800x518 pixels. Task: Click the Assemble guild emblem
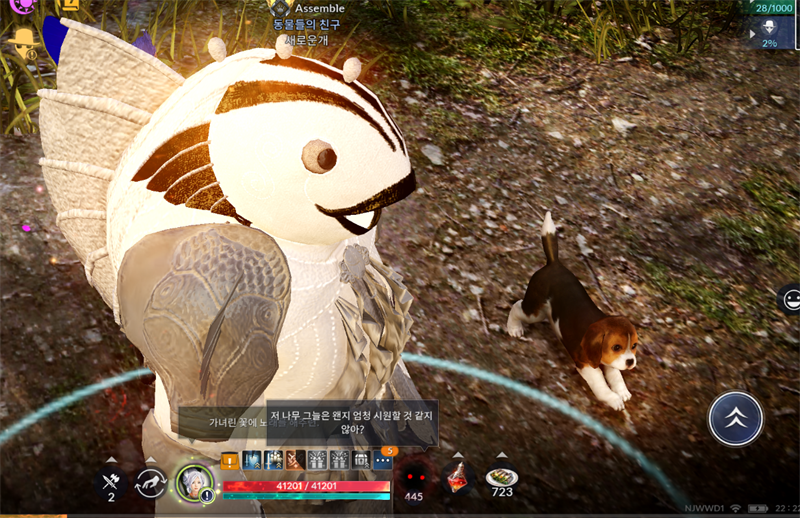point(280,8)
